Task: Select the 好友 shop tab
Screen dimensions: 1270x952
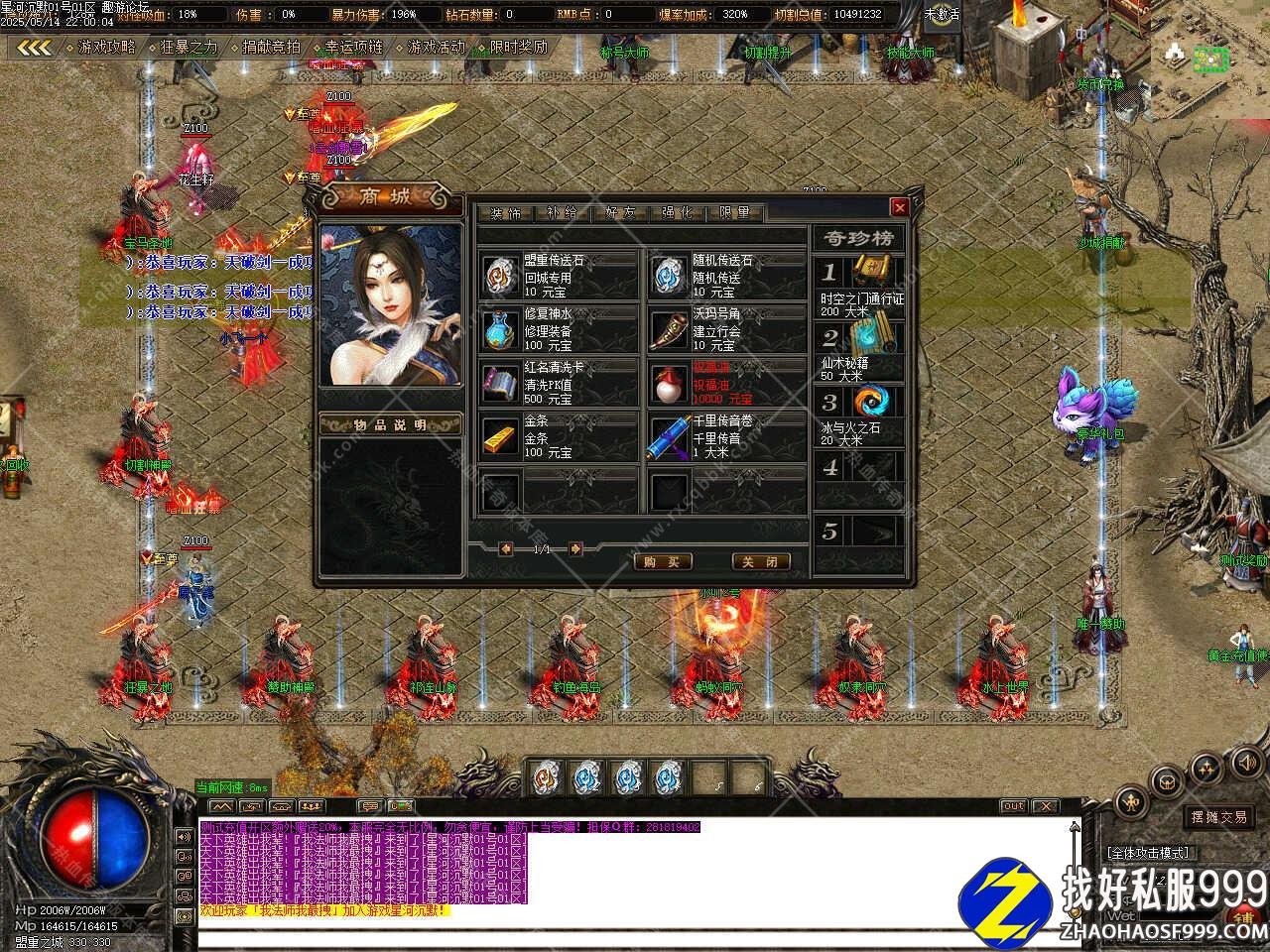Action: tap(620, 213)
